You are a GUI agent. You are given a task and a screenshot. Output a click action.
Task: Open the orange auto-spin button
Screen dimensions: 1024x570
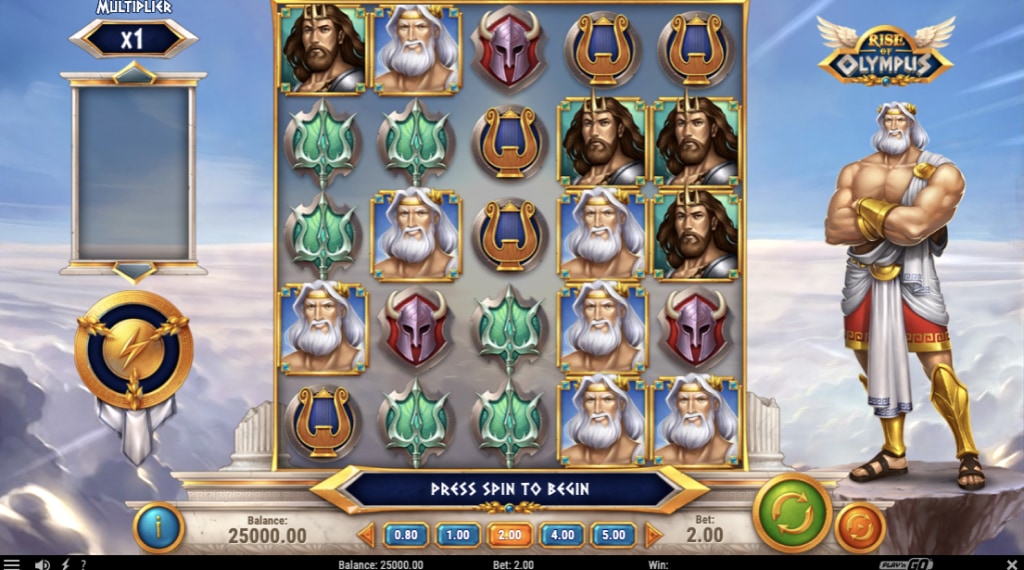tap(860, 527)
